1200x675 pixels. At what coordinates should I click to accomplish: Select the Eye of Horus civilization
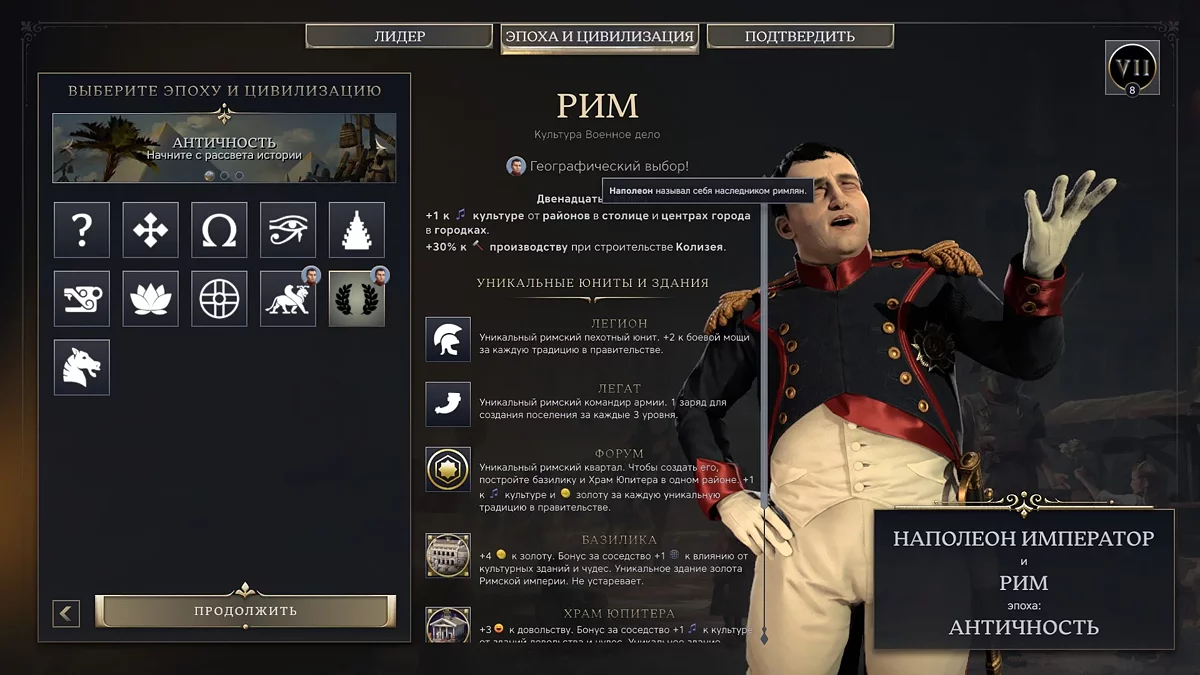(x=288, y=230)
